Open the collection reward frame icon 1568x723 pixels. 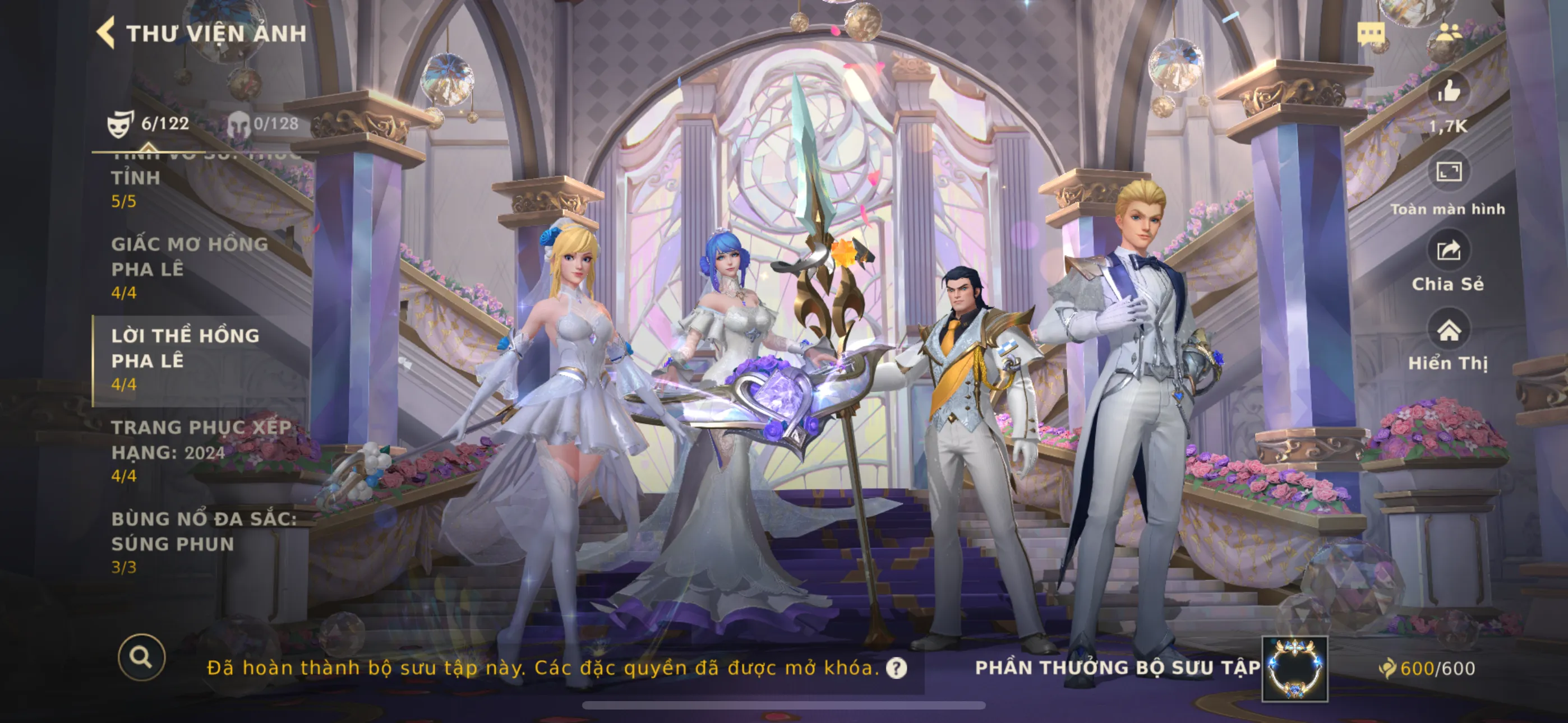click(x=1295, y=668)
